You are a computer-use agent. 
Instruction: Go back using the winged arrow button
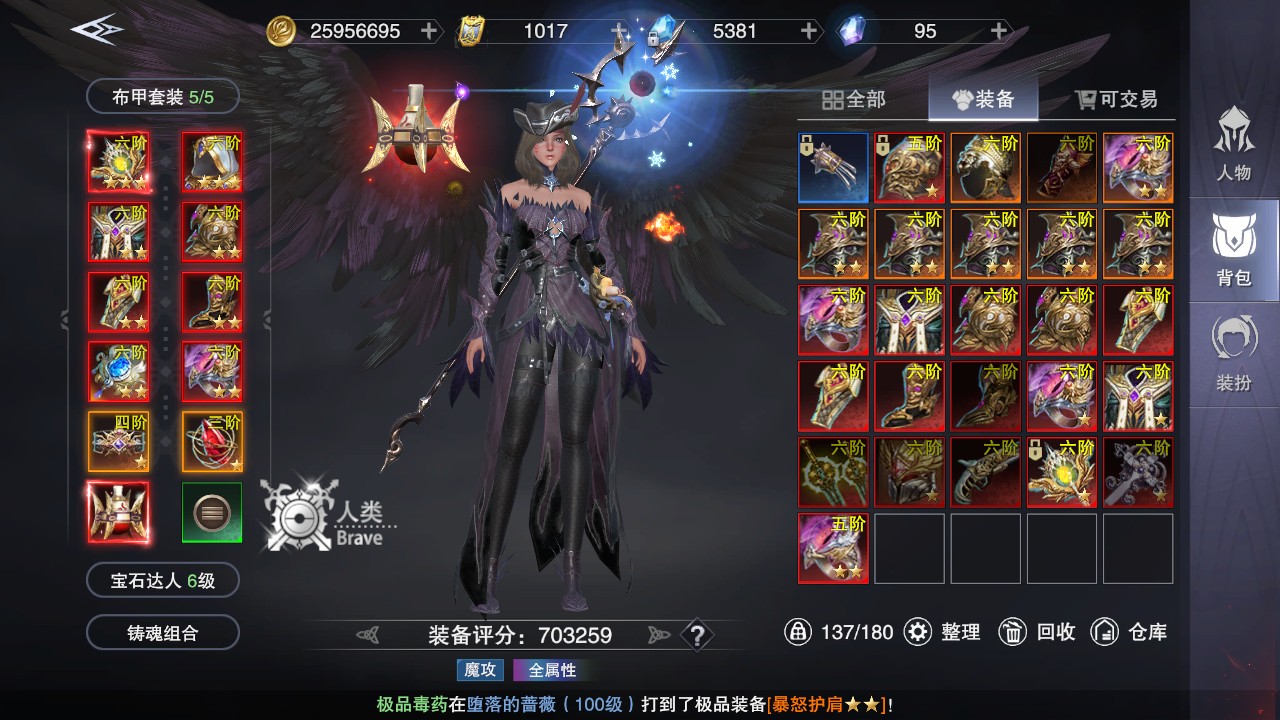(x=97, y=29)
